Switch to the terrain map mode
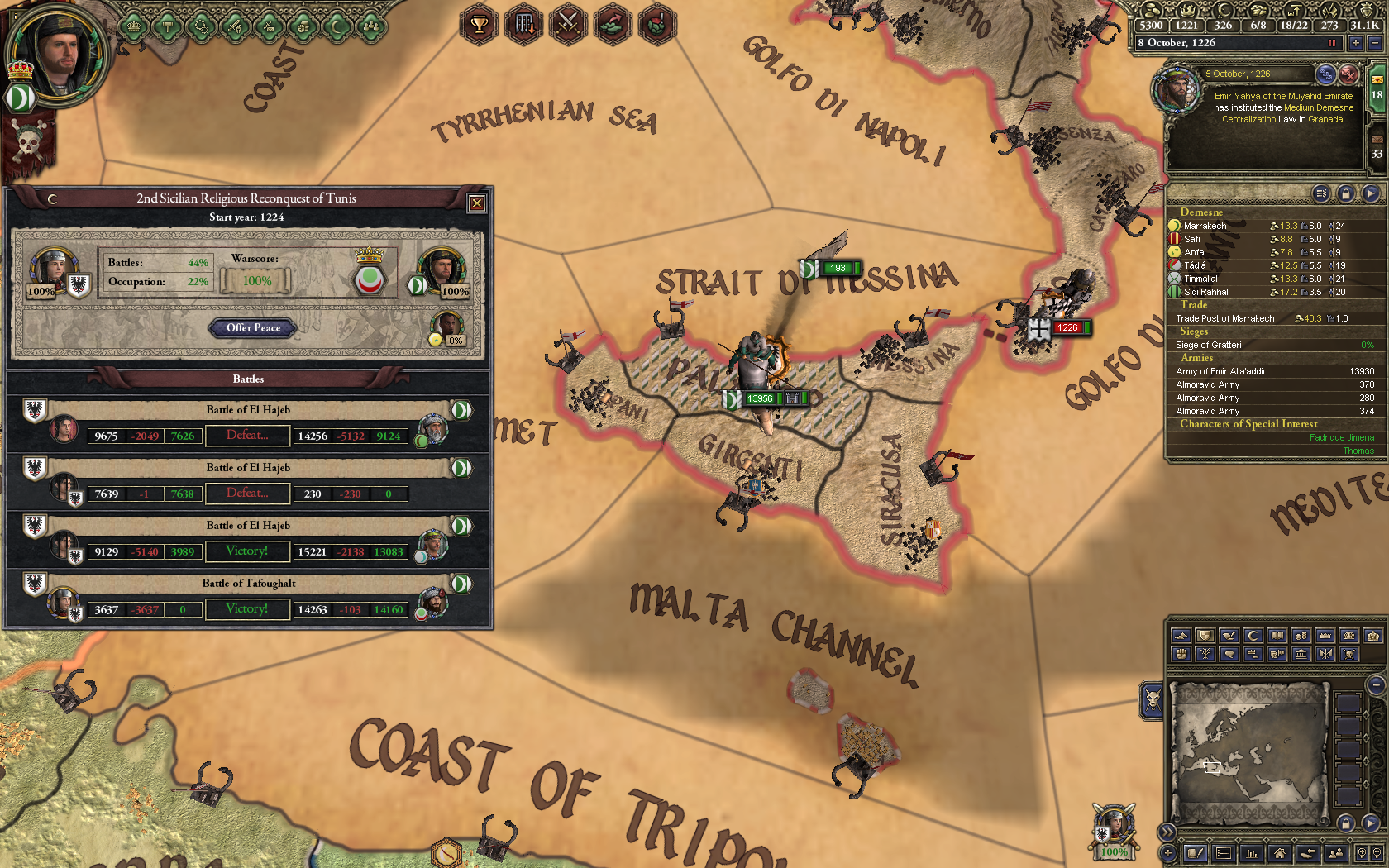Screen dimensions: 1389x868 1181,637
